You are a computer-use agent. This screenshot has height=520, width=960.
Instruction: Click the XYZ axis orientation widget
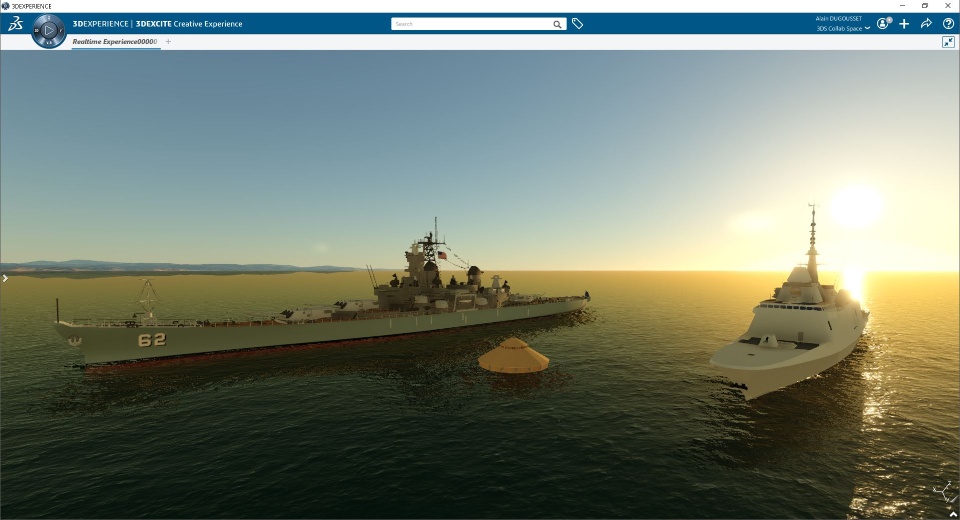click(x=943, y=490)
